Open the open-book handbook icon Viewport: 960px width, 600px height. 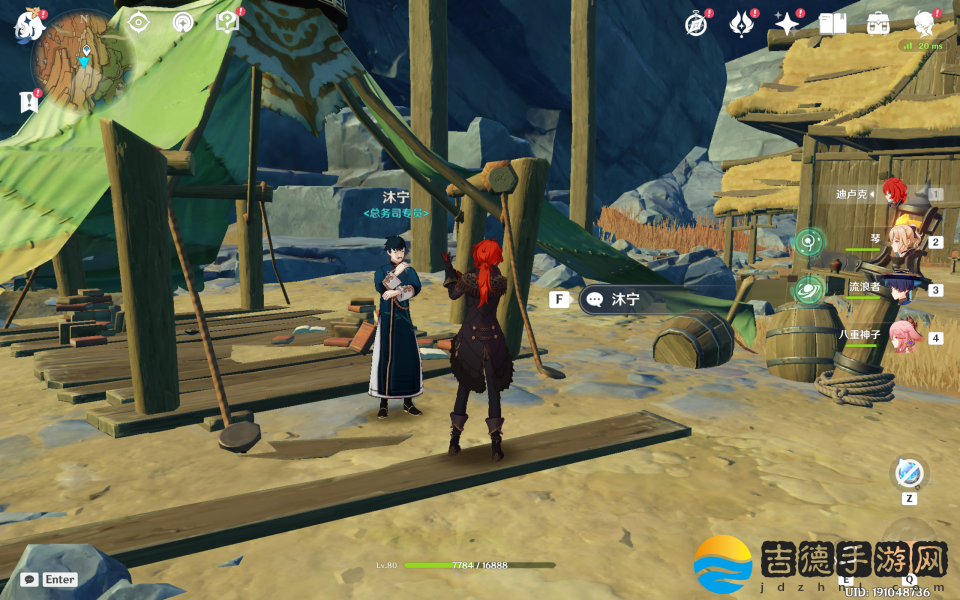[832, 24]
